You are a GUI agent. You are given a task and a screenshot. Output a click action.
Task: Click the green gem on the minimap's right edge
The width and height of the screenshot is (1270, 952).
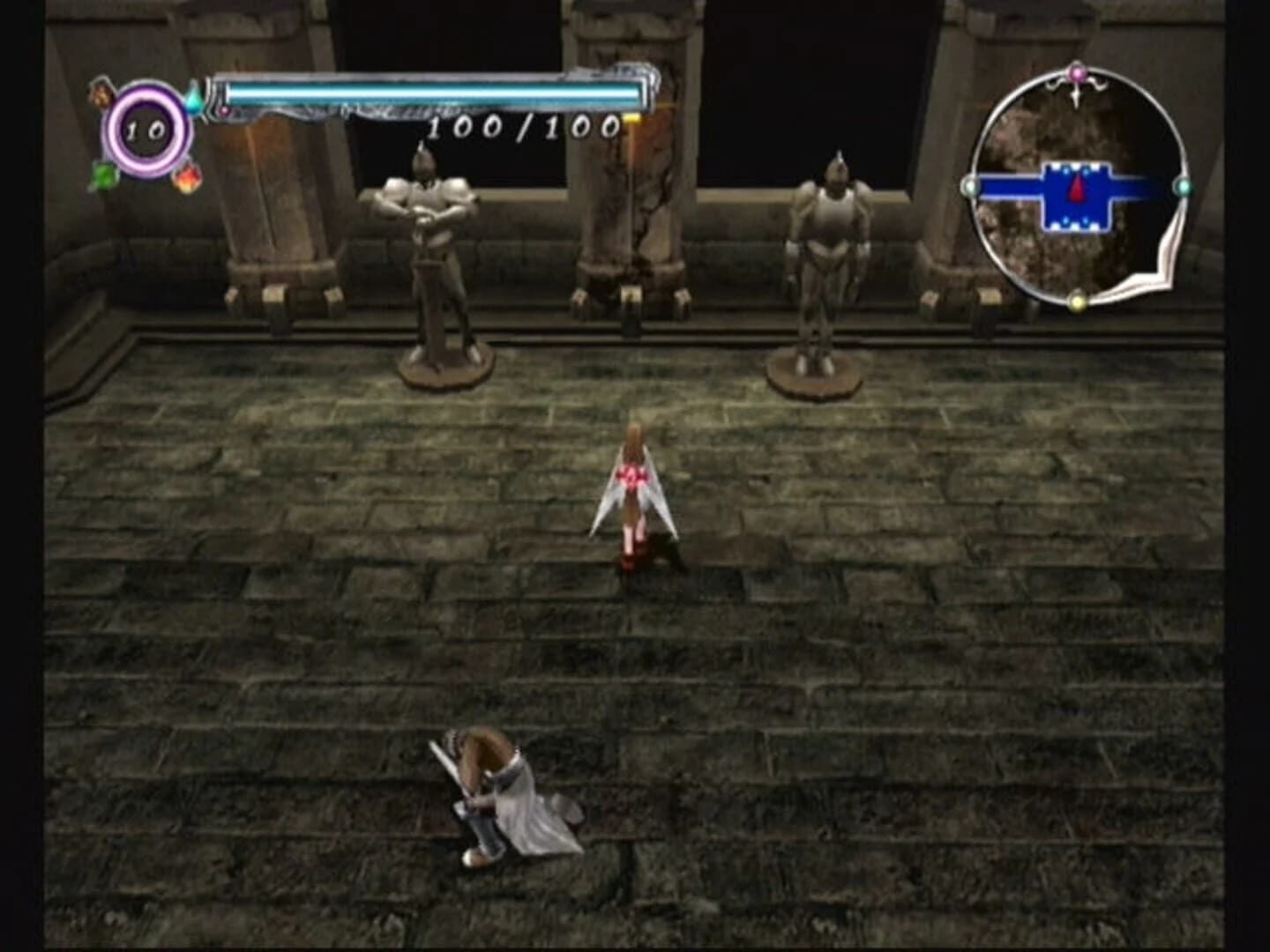pos(1182,187)
